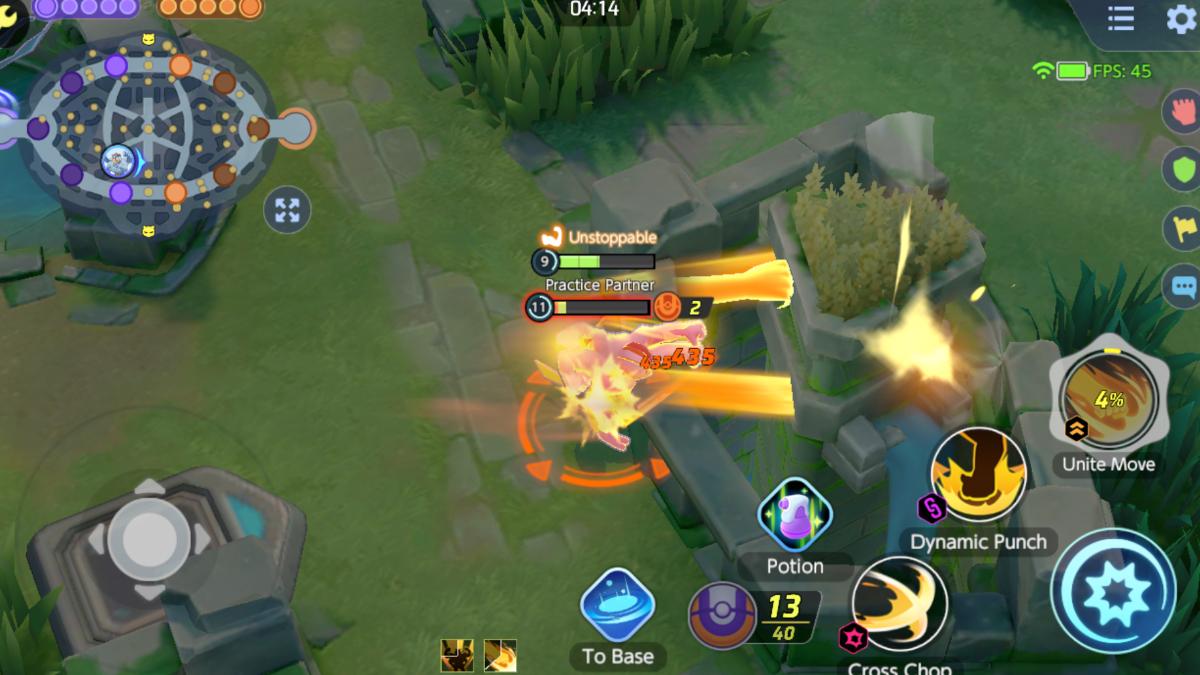Tap the Poké Ball score button
The height and width of the screenshot is (675, 1200).
click(722, 616)
